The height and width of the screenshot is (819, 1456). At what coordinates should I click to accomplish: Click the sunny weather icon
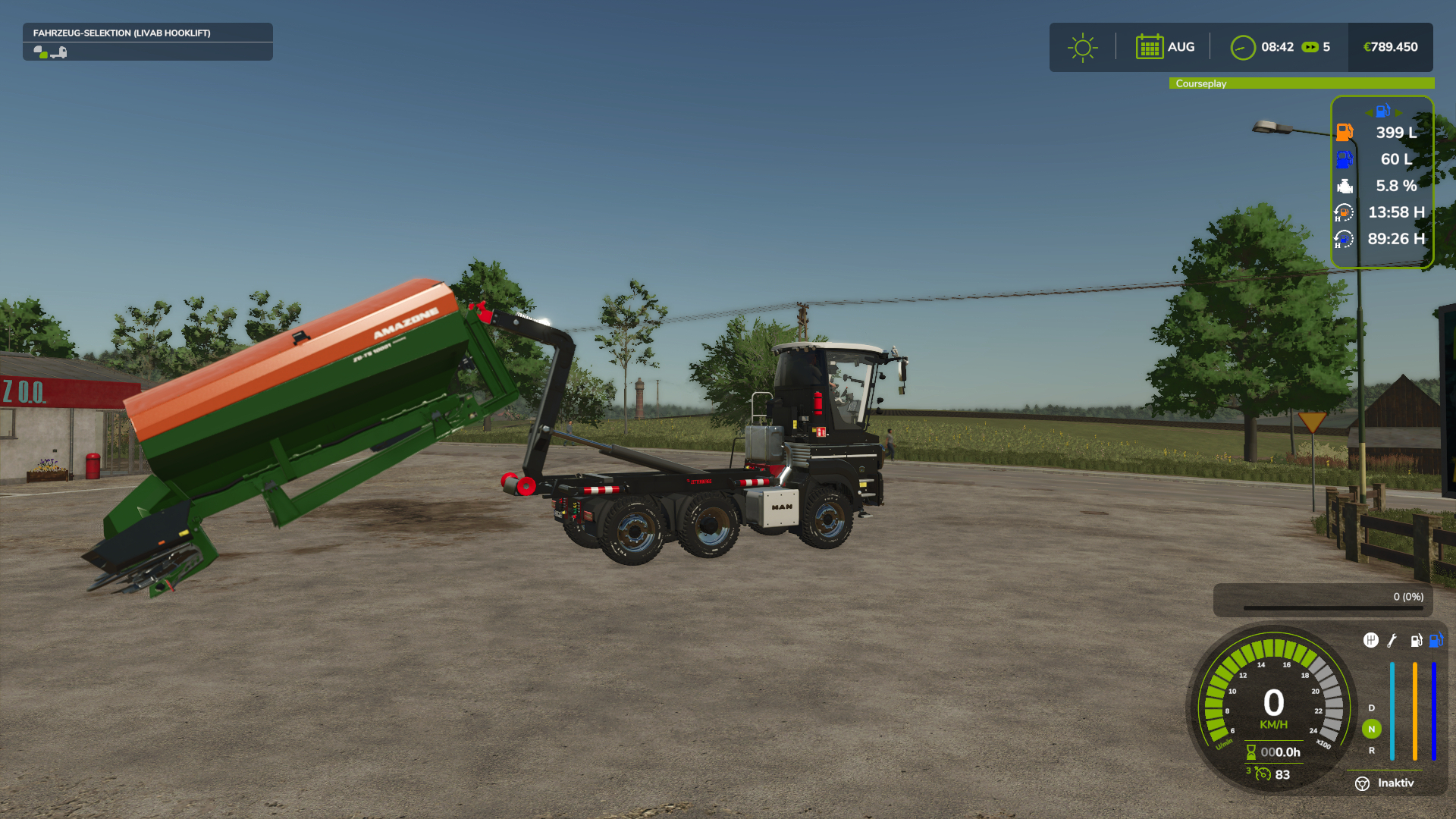(1082, 48)
